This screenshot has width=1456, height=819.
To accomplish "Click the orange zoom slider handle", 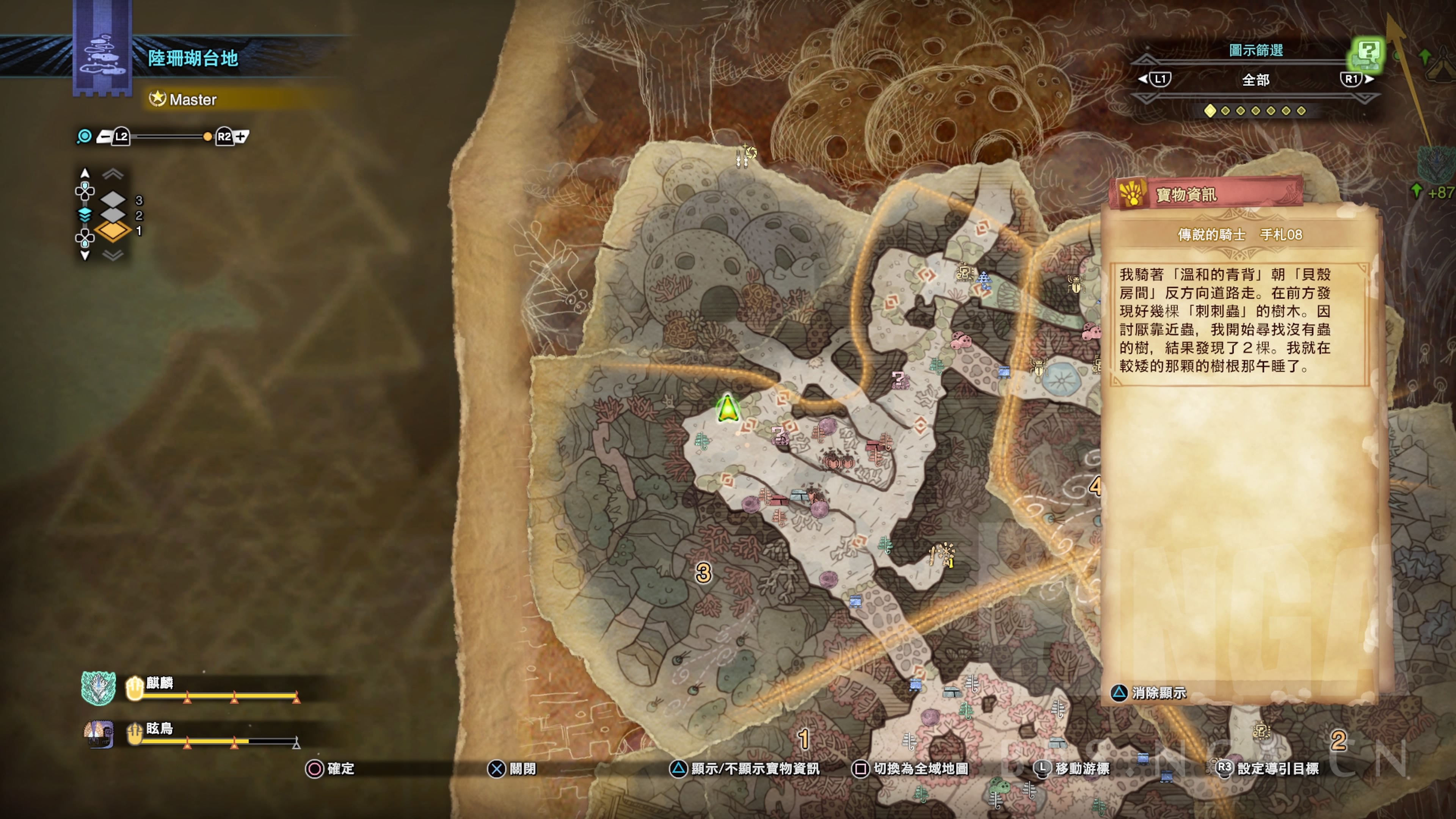I will 207,136.
